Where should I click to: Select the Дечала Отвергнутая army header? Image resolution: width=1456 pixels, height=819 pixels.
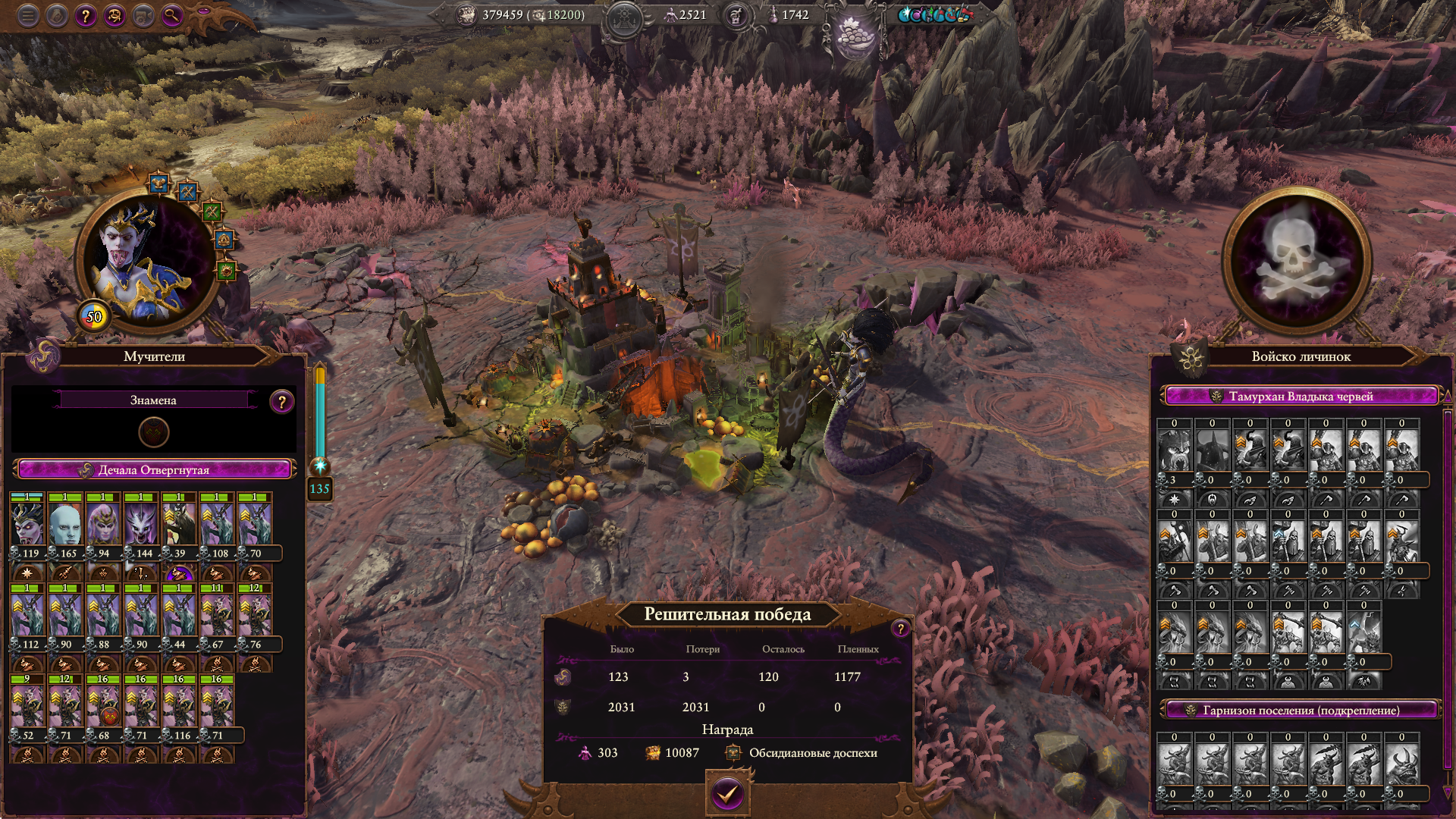pos(154,470)
